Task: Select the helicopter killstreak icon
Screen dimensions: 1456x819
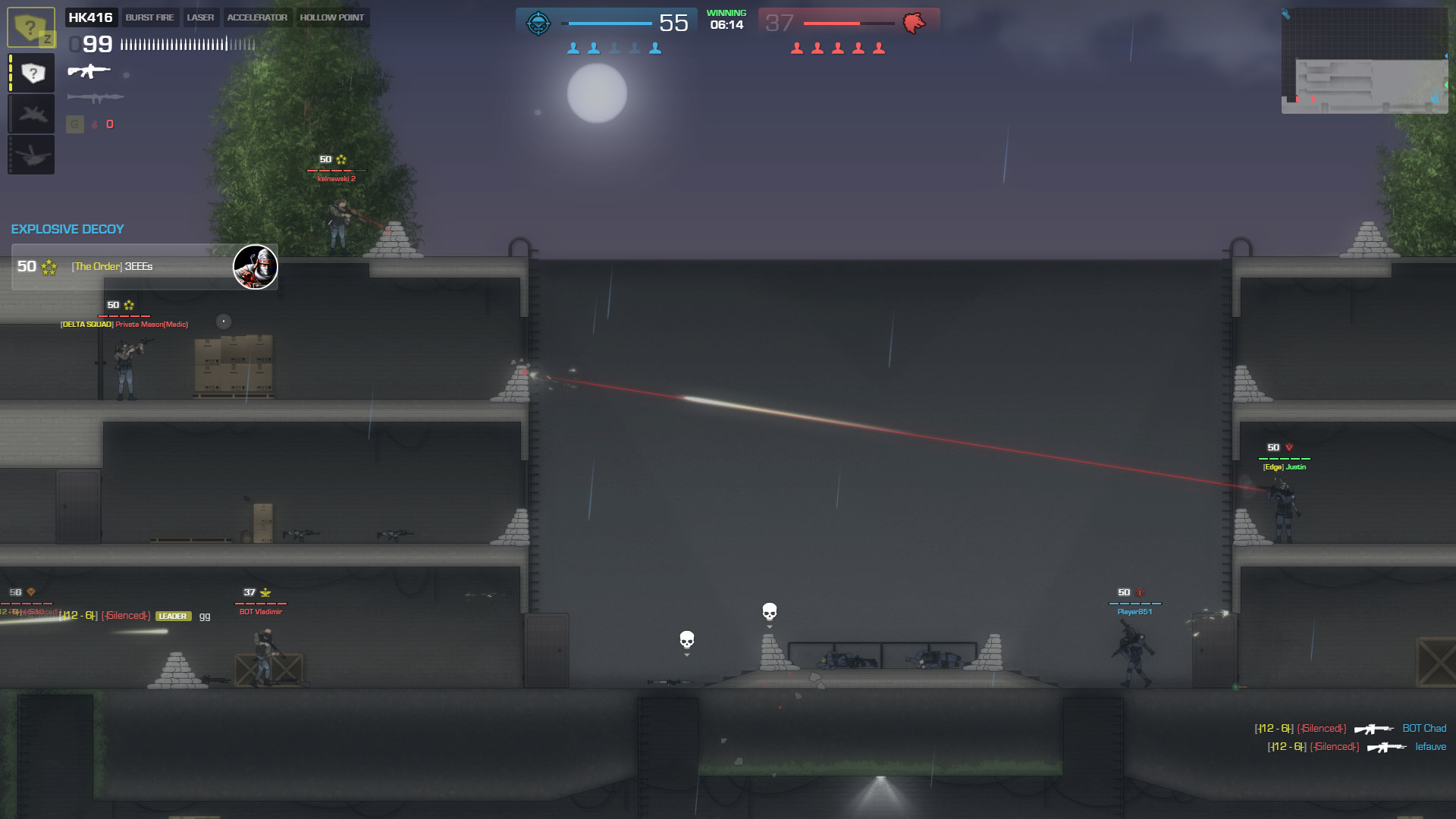Action: (31, 154)
